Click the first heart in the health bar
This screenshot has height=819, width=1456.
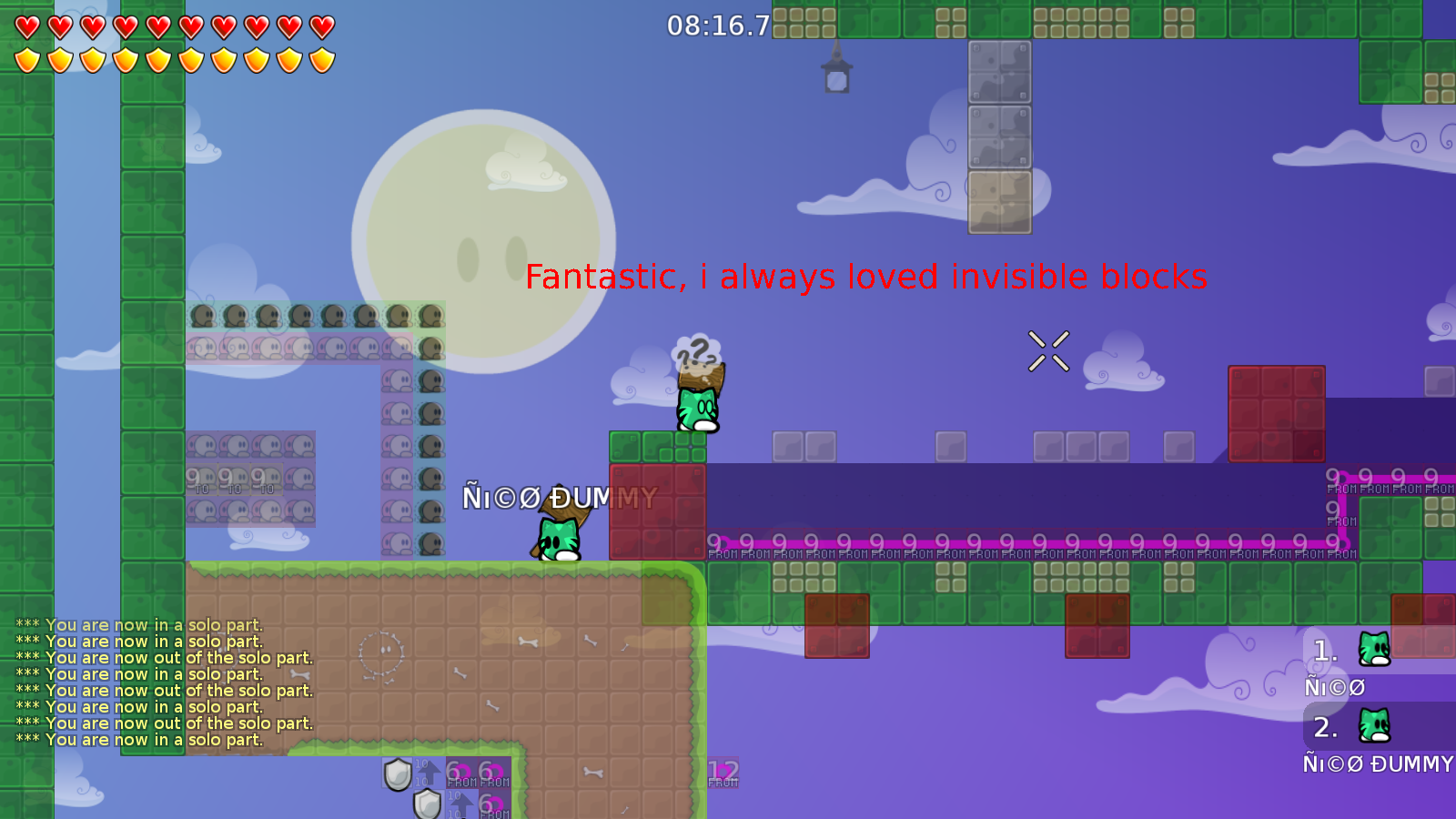26,27
